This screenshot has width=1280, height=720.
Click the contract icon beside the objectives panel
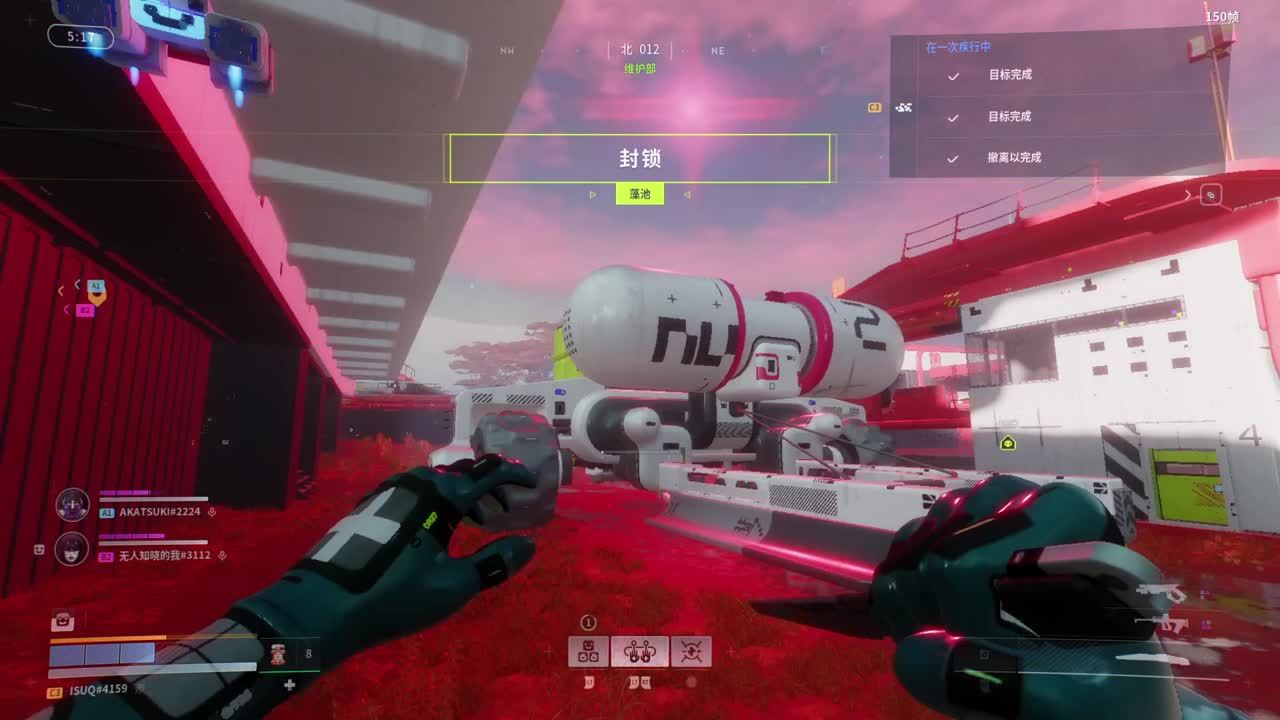904,107
